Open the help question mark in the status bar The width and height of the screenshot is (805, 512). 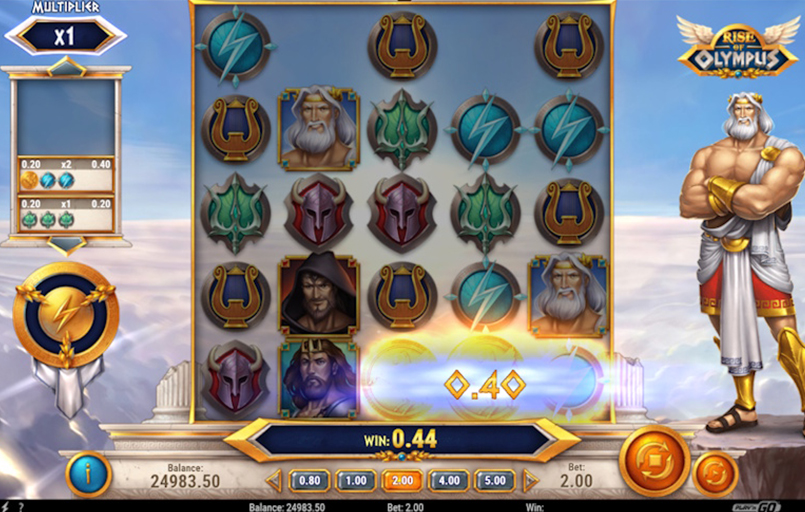click(20, 506)
